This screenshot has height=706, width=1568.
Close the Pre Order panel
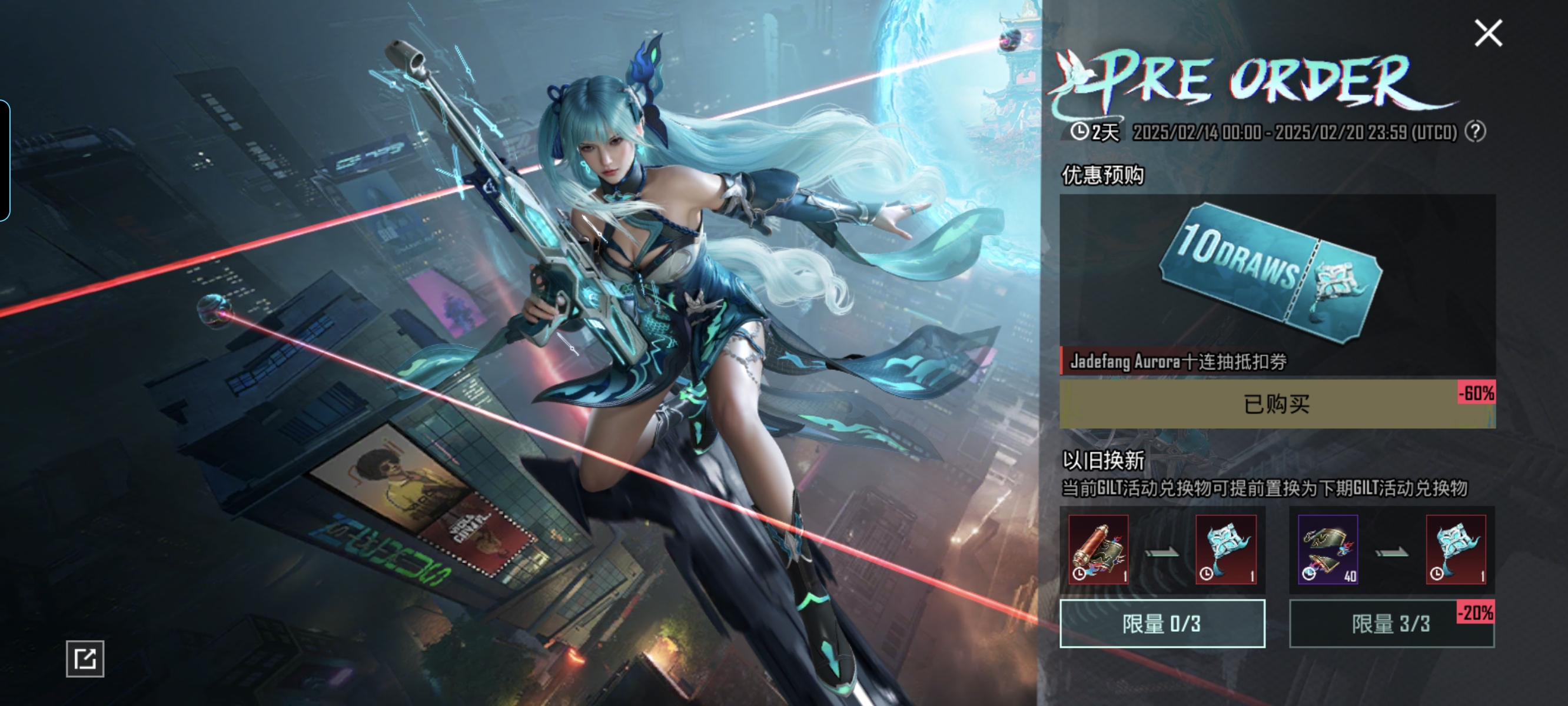pos(1489,33)
